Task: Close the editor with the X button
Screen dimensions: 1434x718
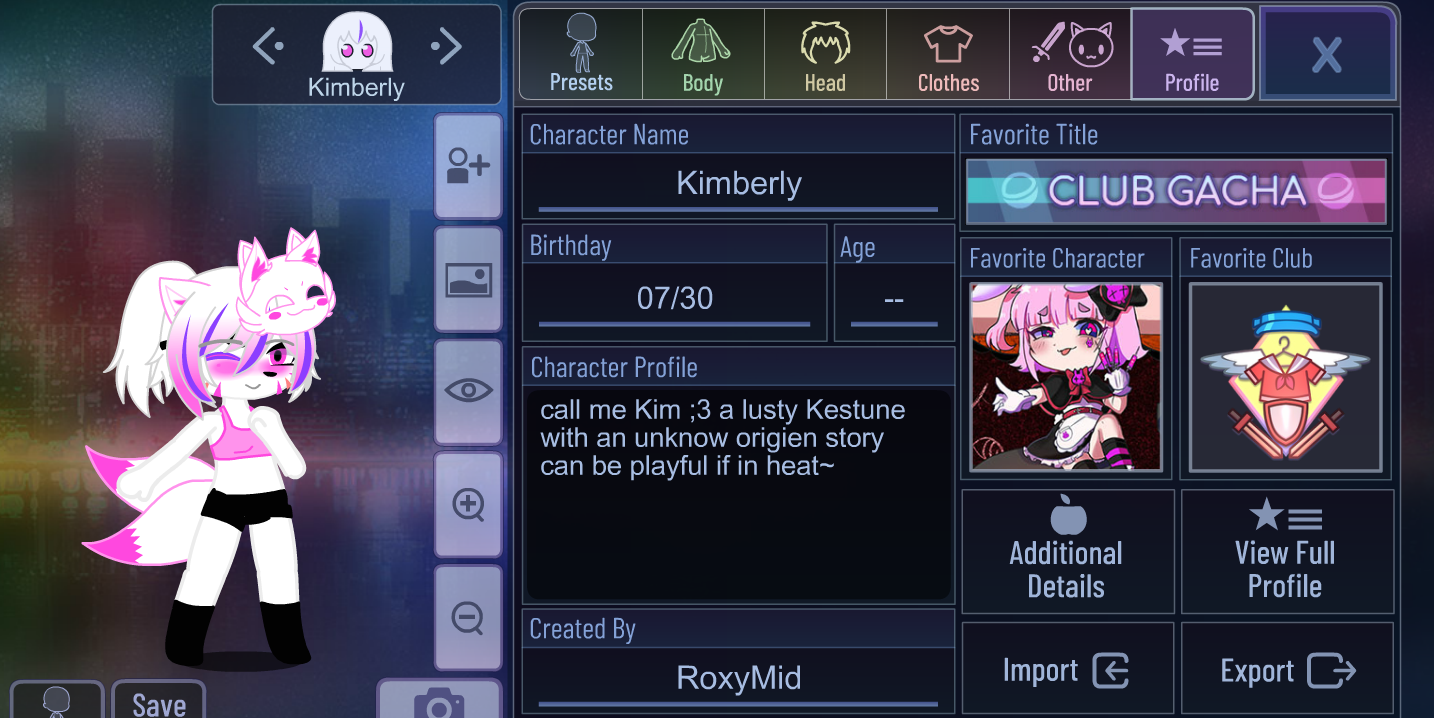Action: tap(1327, 55)
